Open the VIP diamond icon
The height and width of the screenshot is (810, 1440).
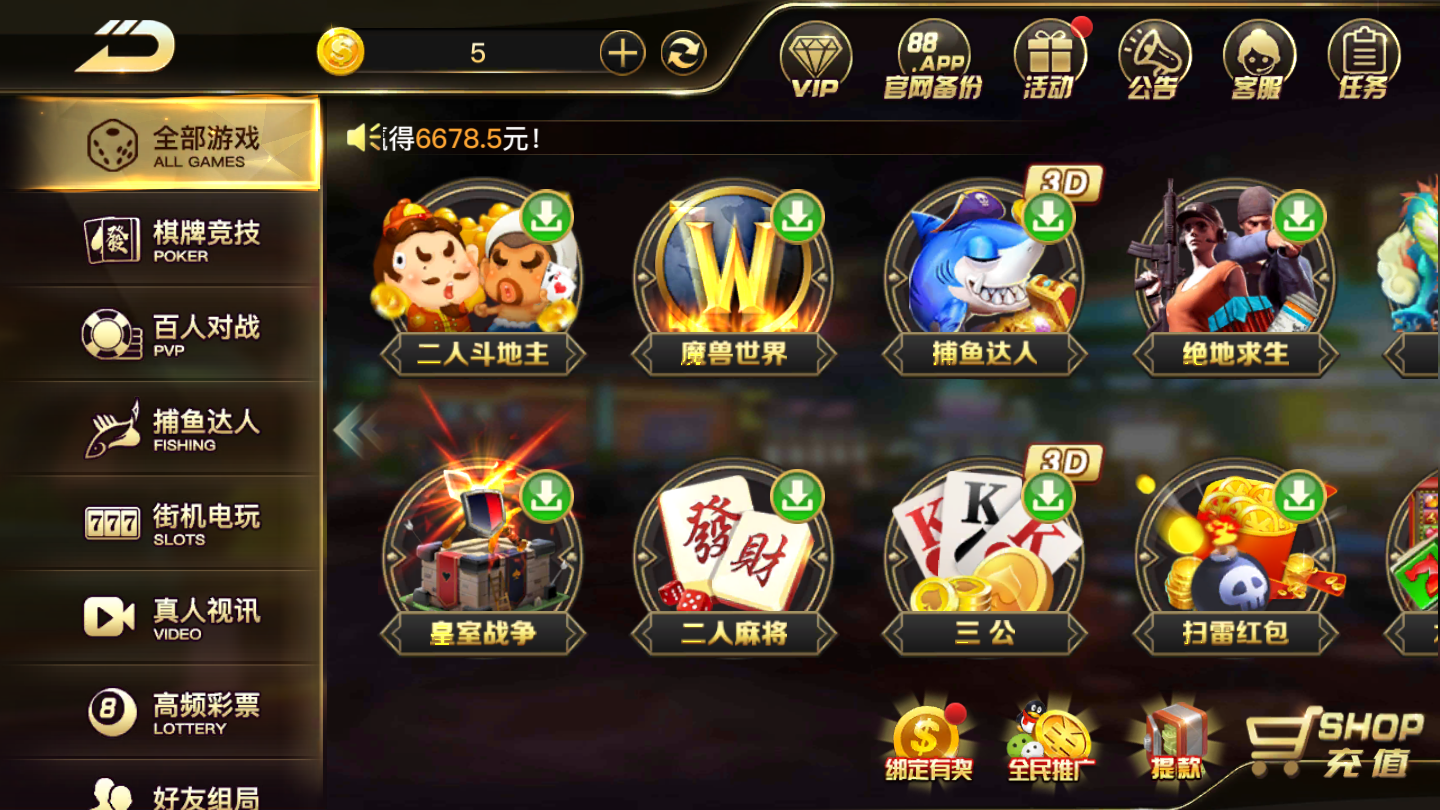point(817,58)
